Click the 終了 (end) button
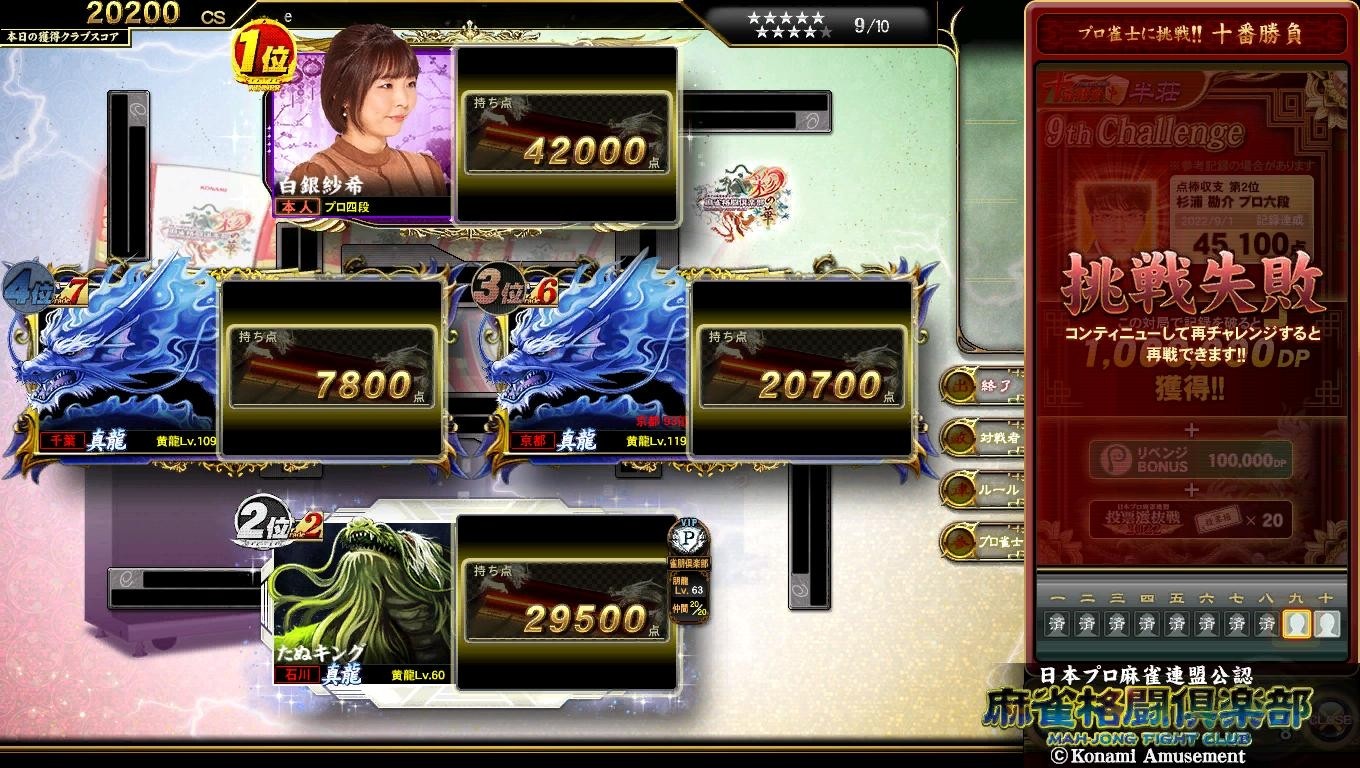Image resolution: width=1360 pixels, height=768 pixels. pyautogui.click(x=980, y=385)
